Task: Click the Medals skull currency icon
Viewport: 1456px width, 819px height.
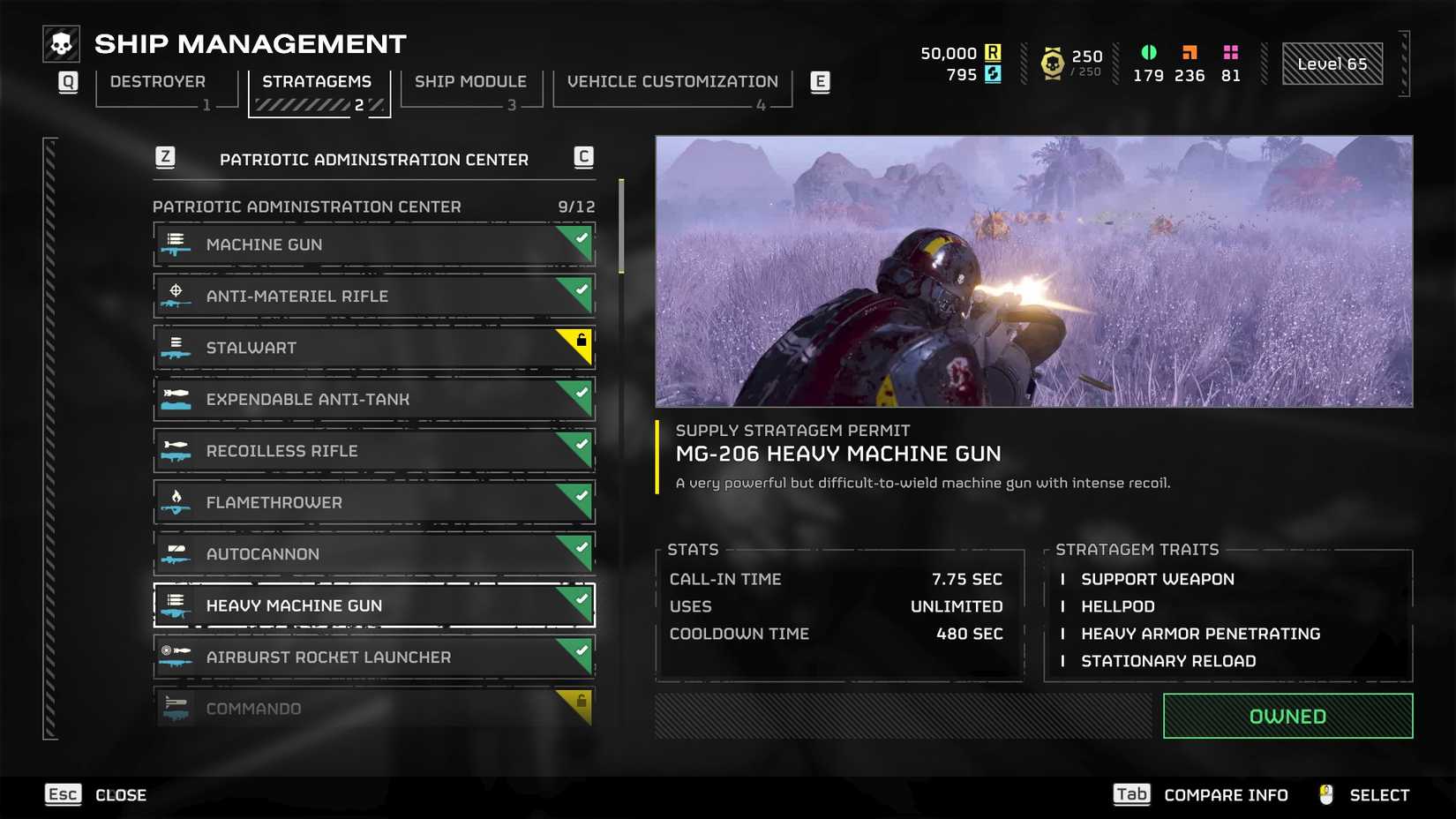Action: tap(1052, 63)
